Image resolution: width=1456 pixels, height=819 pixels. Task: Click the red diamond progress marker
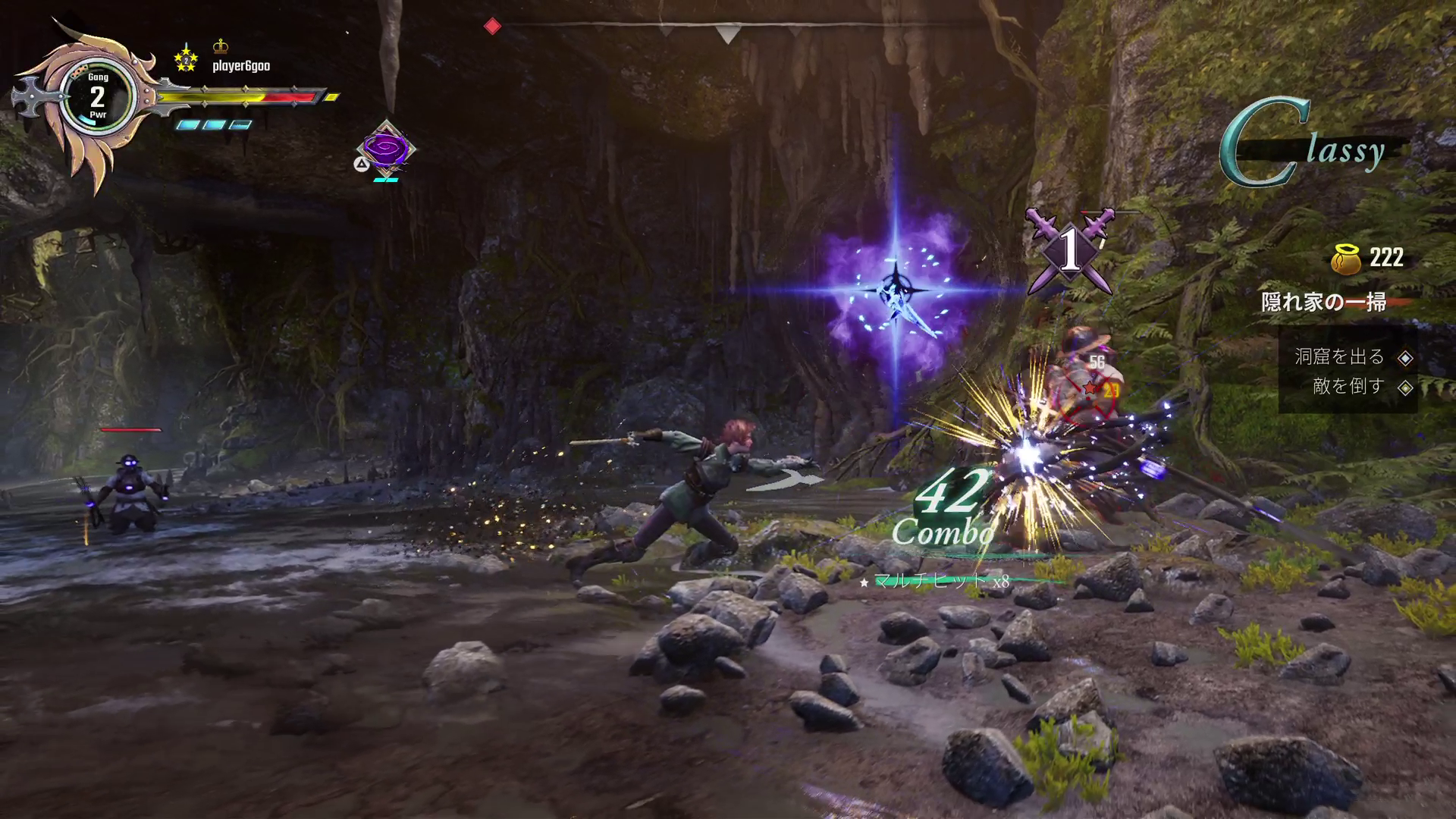[x=492, y=27]
